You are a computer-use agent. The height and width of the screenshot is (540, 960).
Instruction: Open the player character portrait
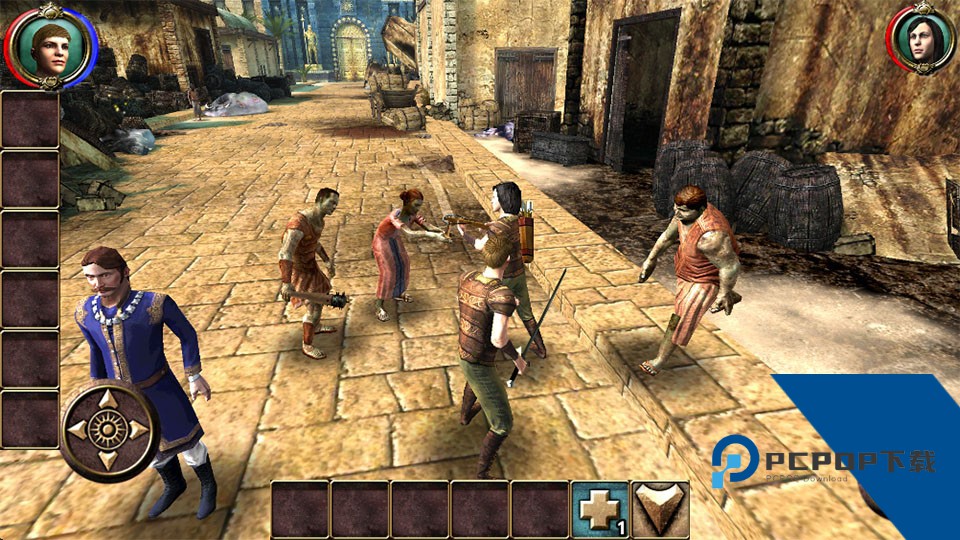50,44
